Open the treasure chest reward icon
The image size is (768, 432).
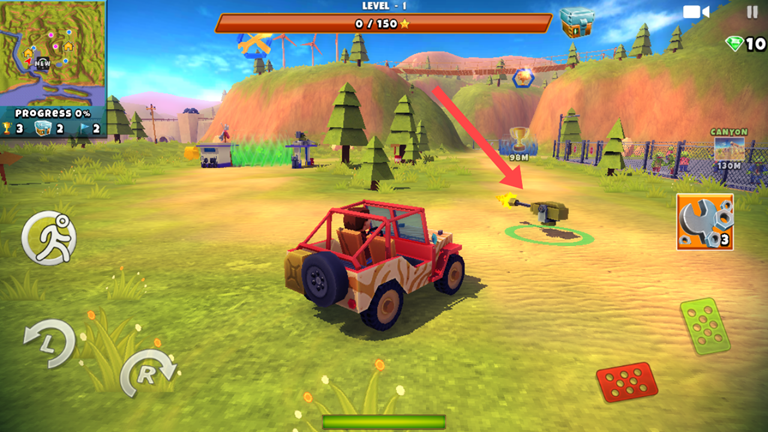click(577, 22)
